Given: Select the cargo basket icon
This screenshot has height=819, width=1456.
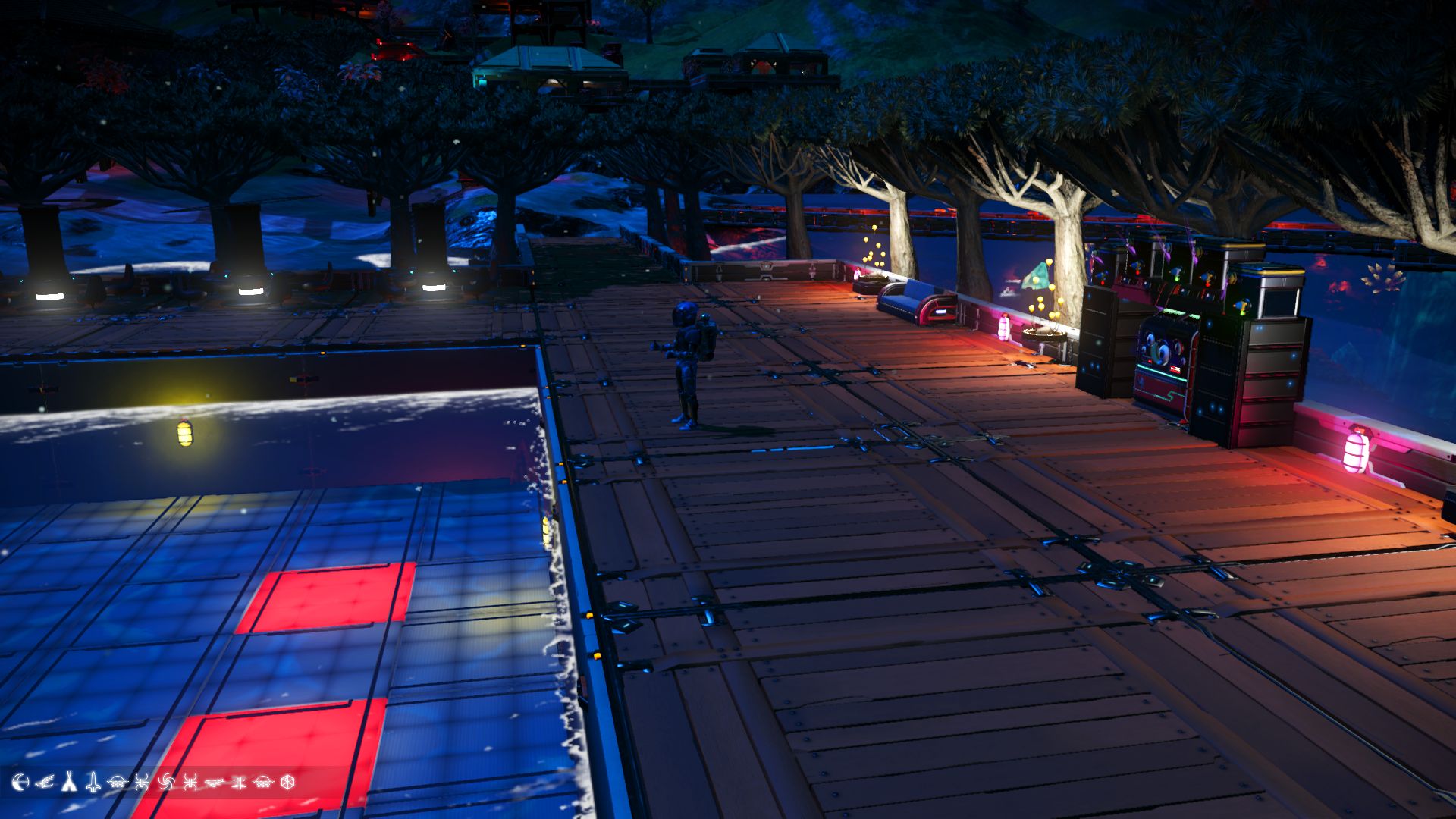Looking at the screenshot, I should pyautogui.click(x=118, y=786).
